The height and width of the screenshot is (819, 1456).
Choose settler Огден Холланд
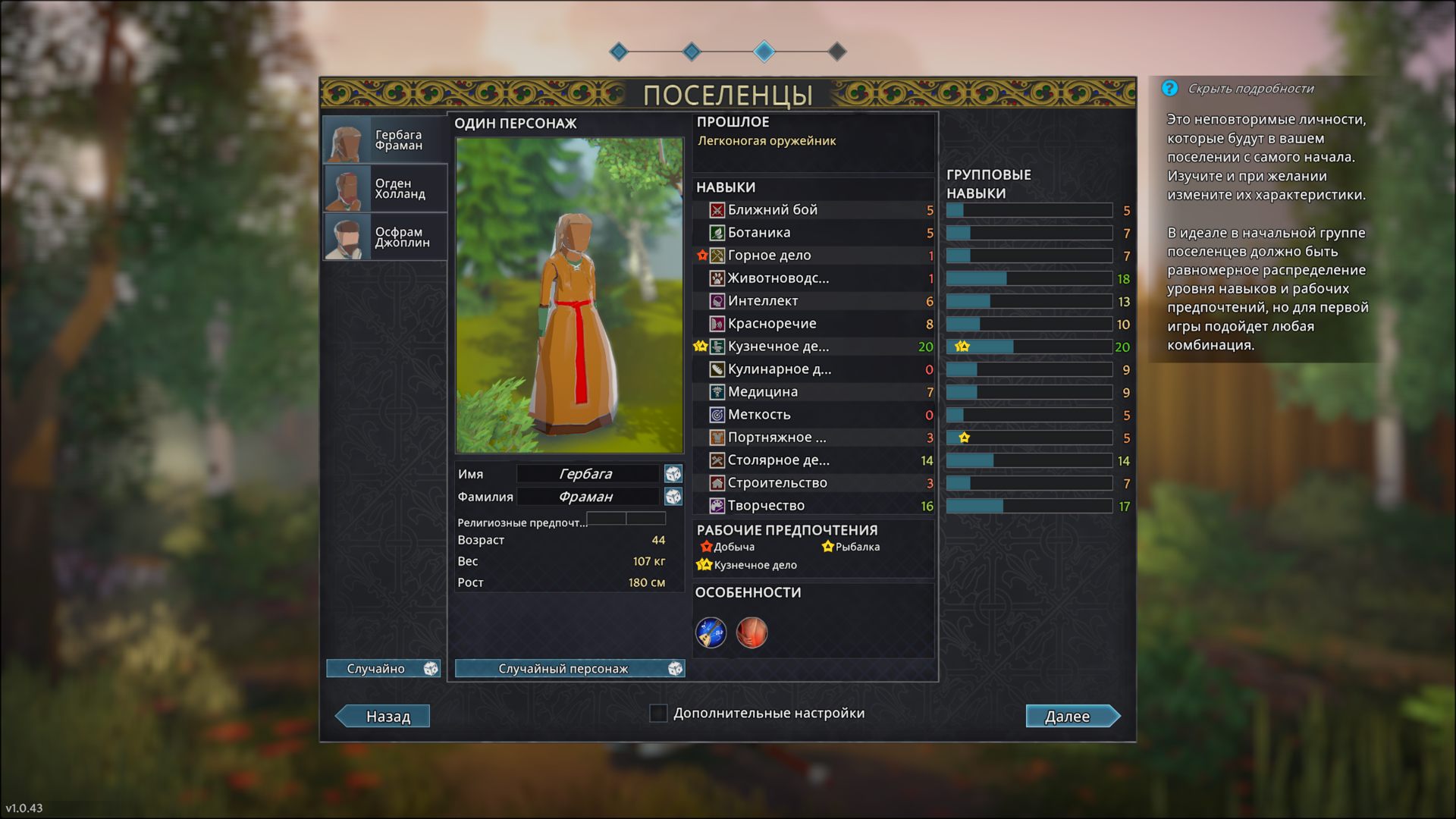click(x=385, y=189)
